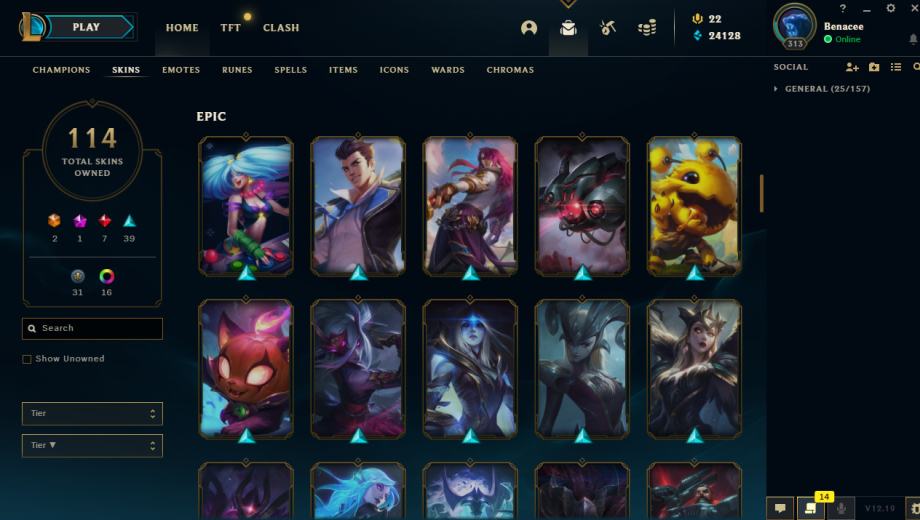Viewport: 920px width, 520px height.
Task: Expand the GENERAL friends group
Action: point(778,89)
